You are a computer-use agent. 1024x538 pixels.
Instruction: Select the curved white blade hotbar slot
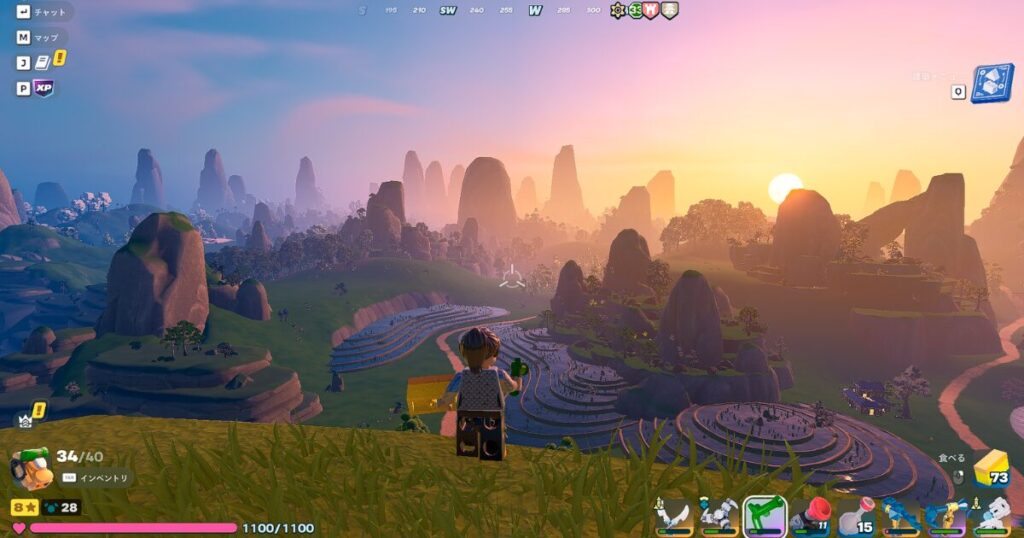click(x=674, y=515)
